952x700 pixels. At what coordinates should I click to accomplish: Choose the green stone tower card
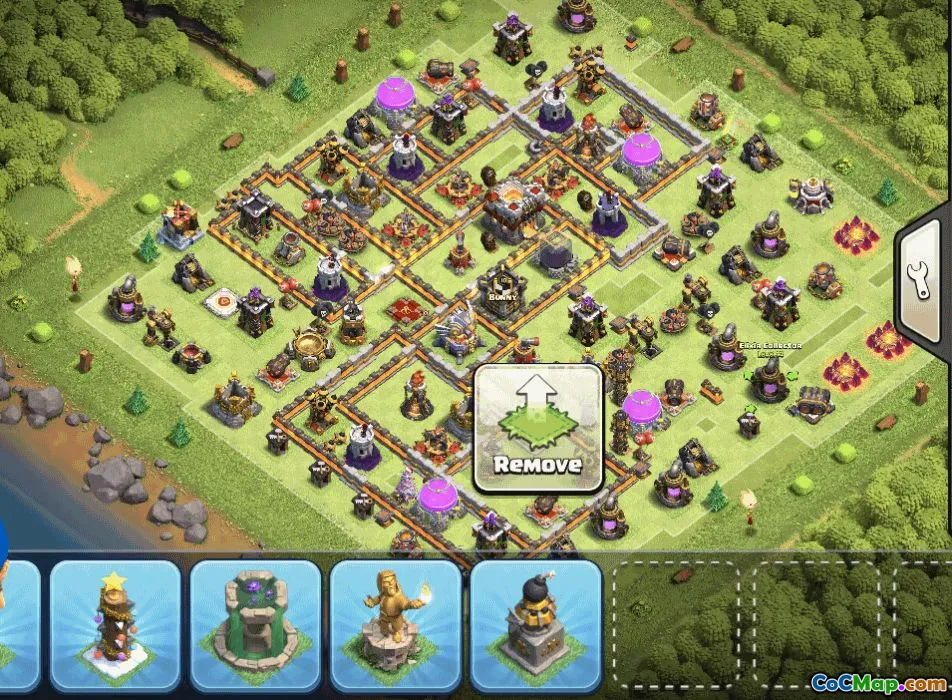click(255, 624)
